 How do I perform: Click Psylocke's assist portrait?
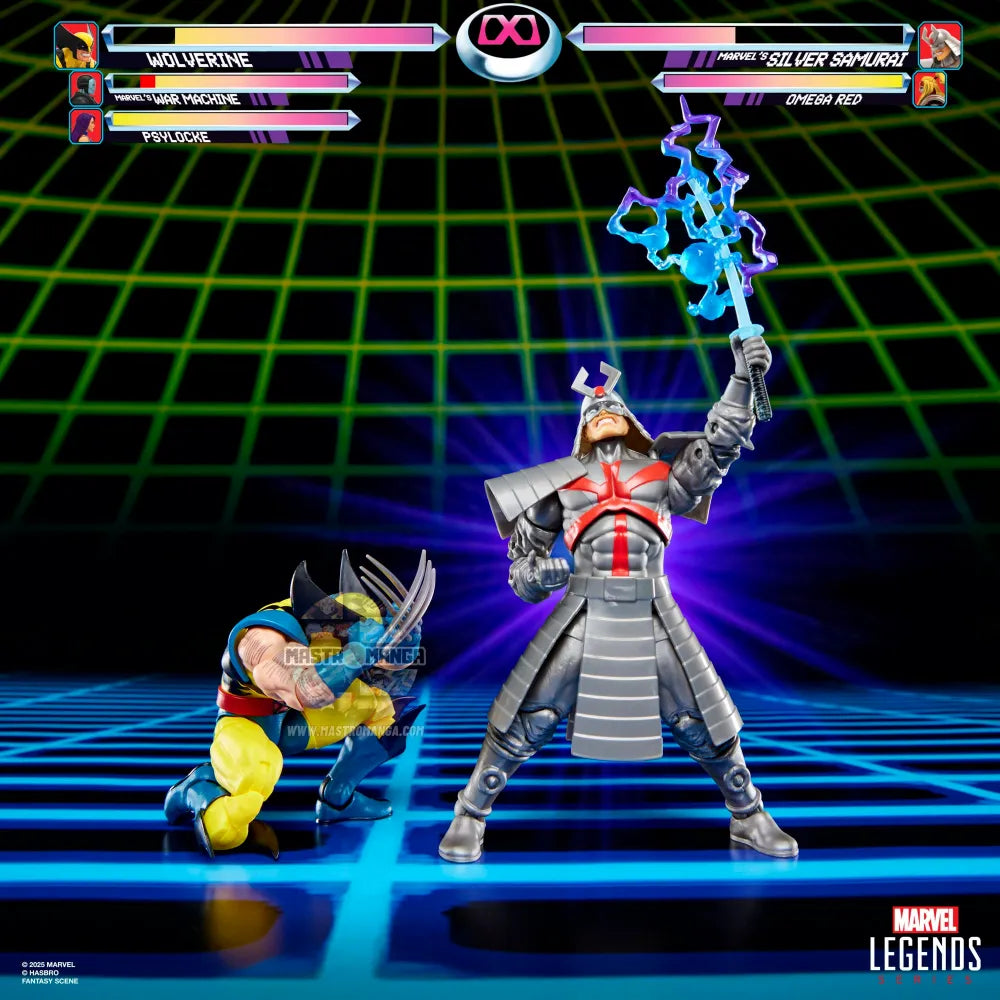tap(86, 126)
